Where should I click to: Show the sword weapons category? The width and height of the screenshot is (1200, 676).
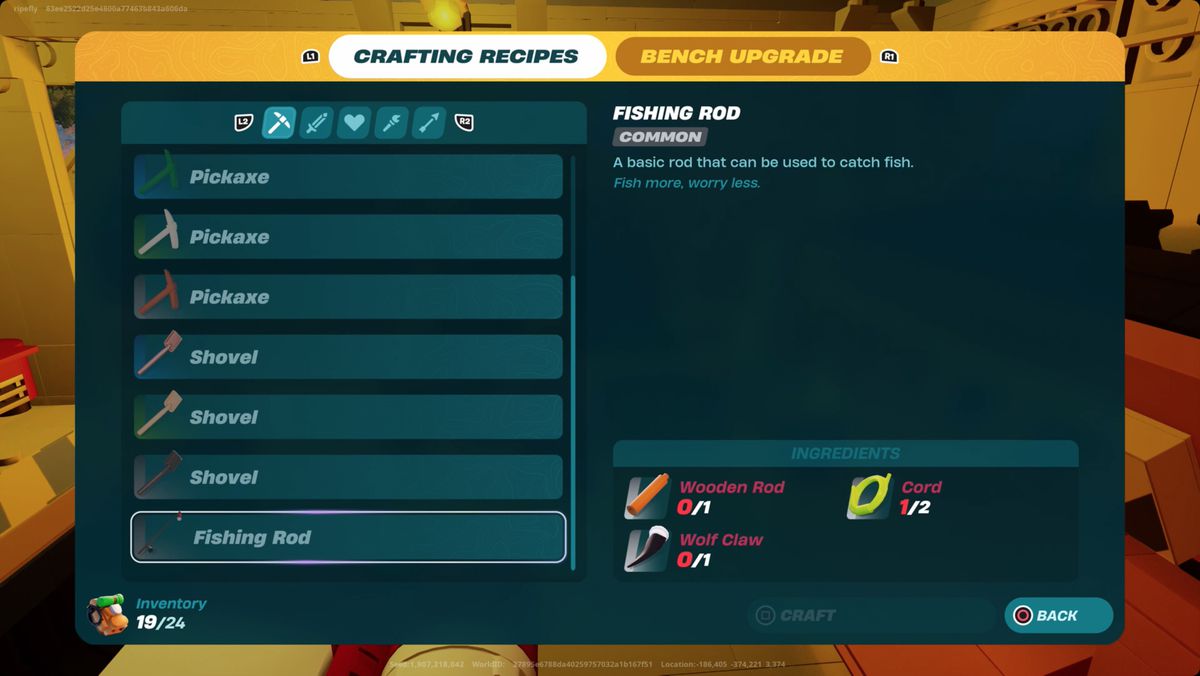[x=316, y=123]
